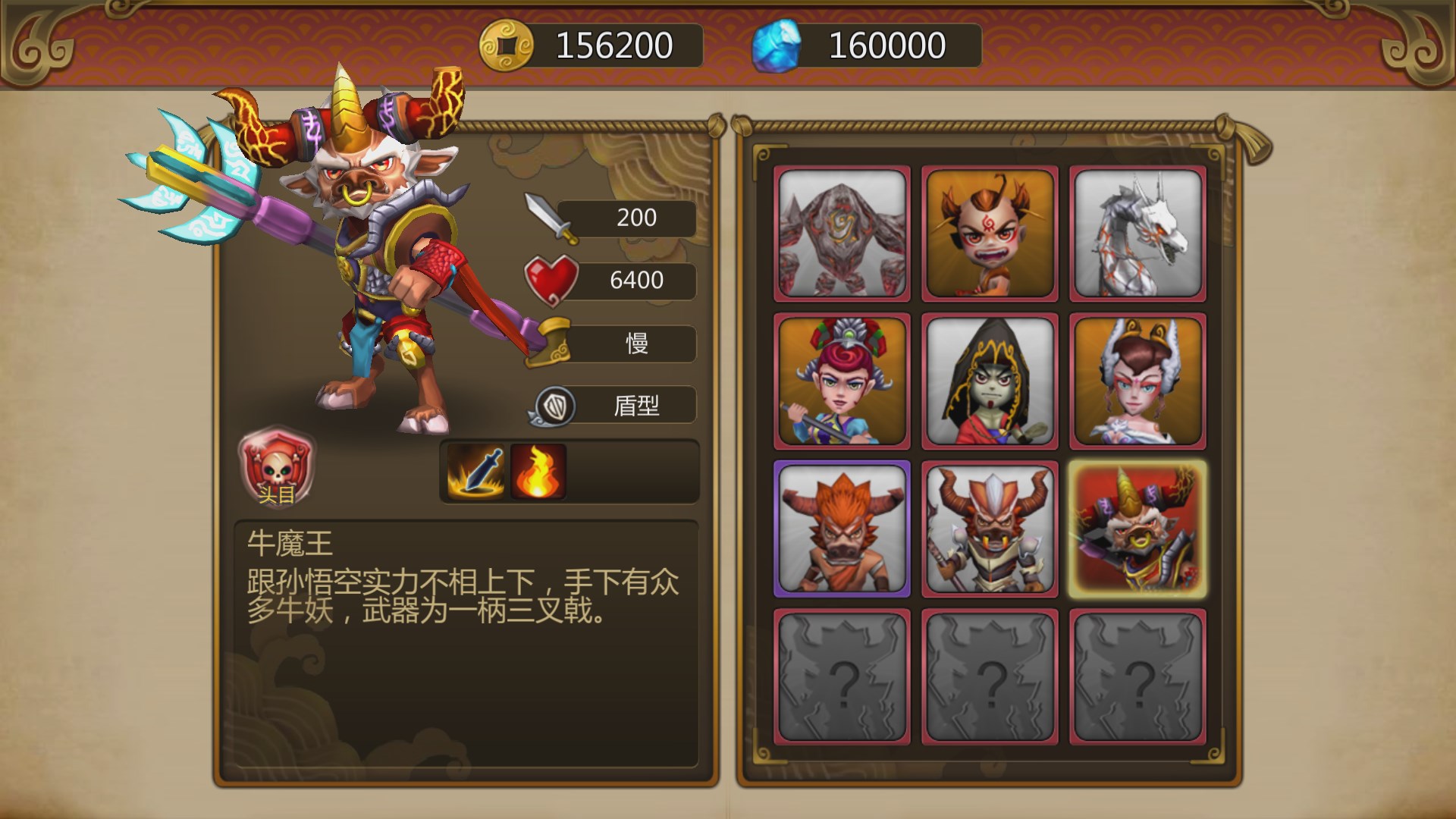Select the stone golem portrait

tap(840, 233)
